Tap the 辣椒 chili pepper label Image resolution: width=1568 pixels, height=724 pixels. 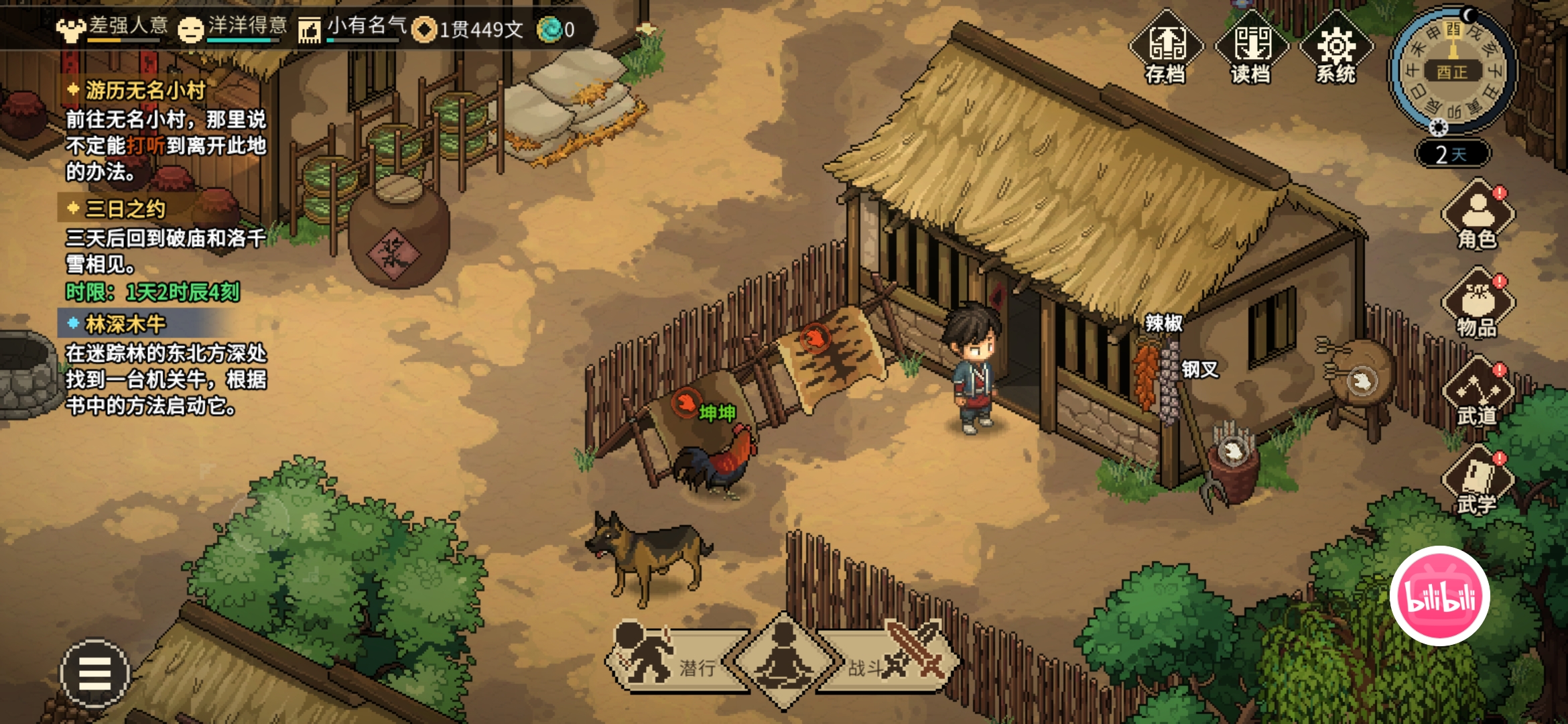pyautogui.click(x=1164, y=324)
